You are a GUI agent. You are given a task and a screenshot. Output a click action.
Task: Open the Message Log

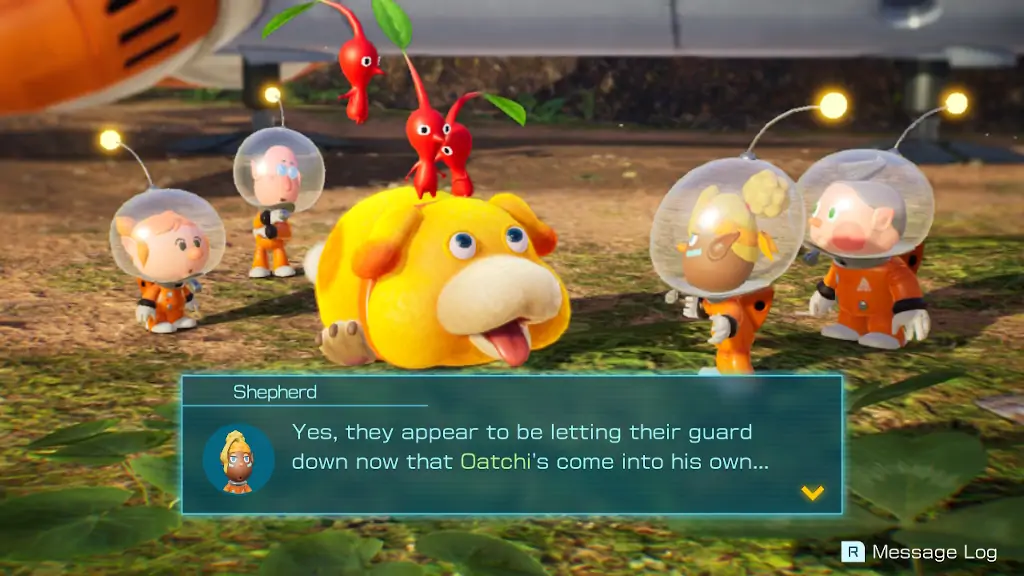[x=920, y=552]
